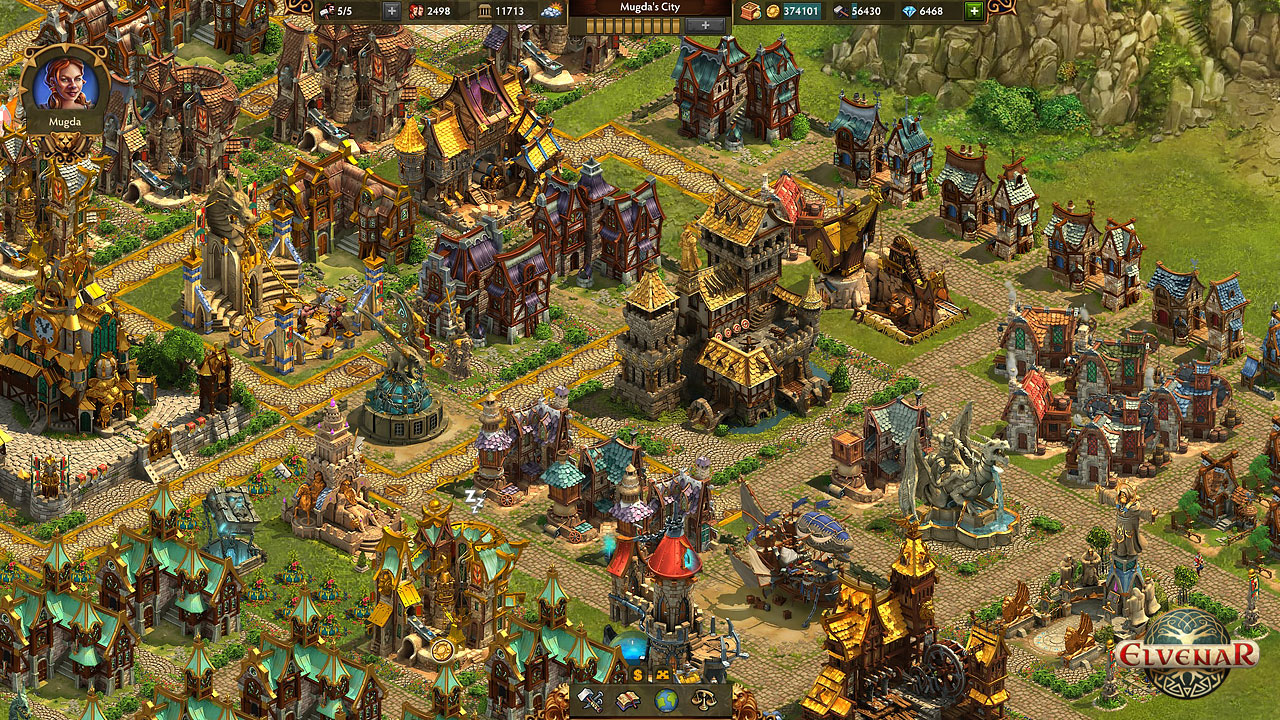The width and height of the screenshot is (1280, 720).
Task: Open the Trader scales icon
Action: click(x=703, y=700)
